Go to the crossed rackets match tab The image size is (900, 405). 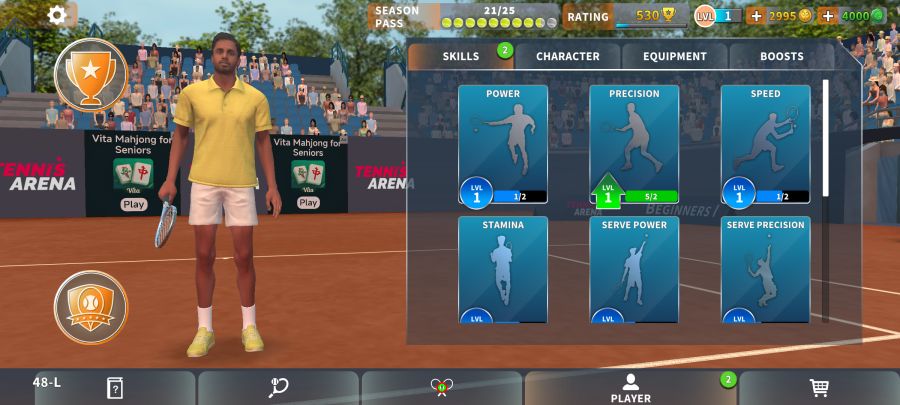click(441, 388)
